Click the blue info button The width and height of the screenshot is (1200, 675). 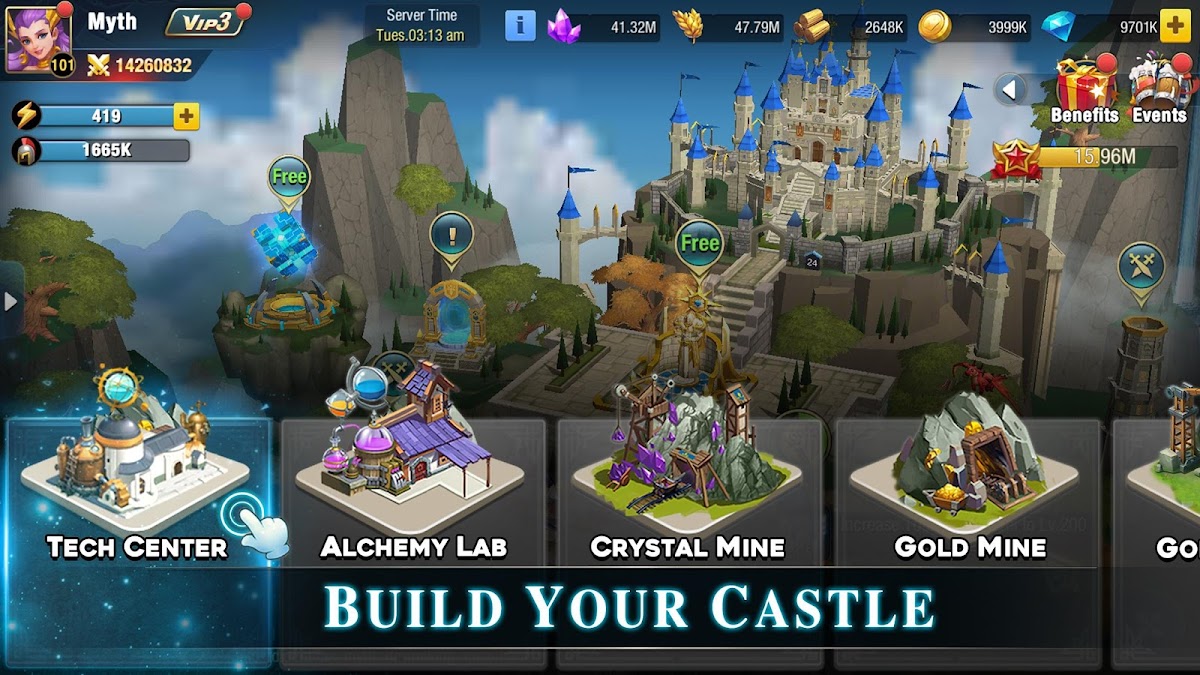click(x=520, y=26)
